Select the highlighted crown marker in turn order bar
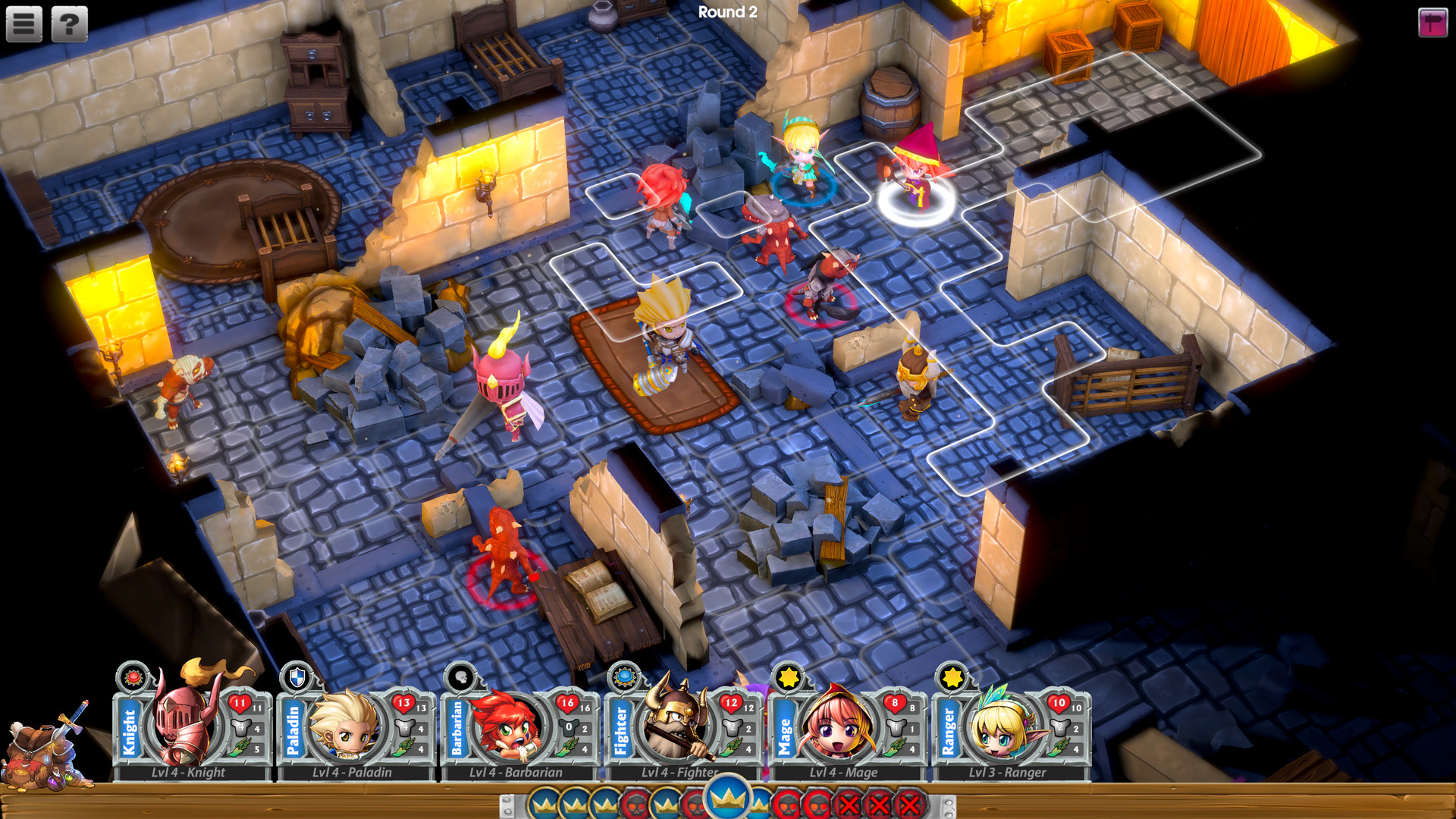This screenshot has height=819, width=1456. click(x=728, y=798)
